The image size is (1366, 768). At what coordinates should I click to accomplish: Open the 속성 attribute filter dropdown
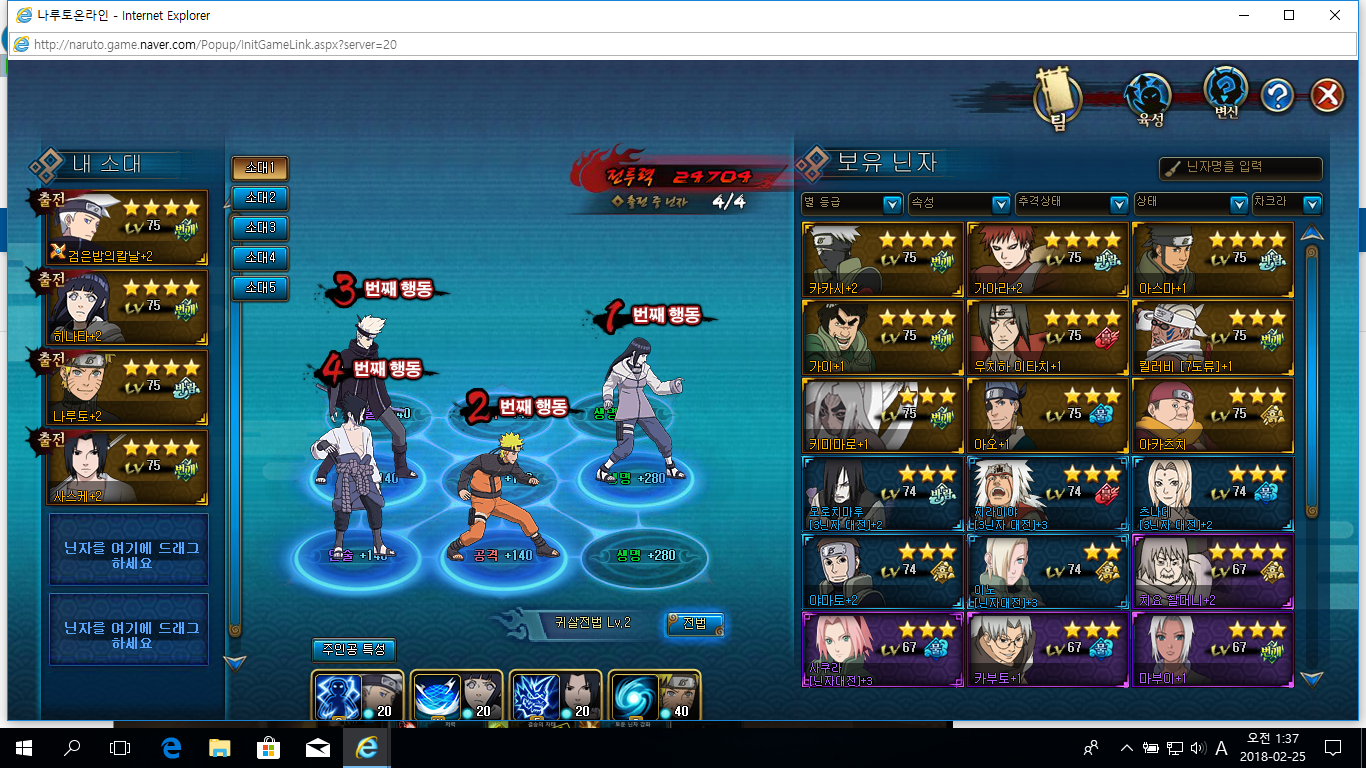(x=958, y=203)
